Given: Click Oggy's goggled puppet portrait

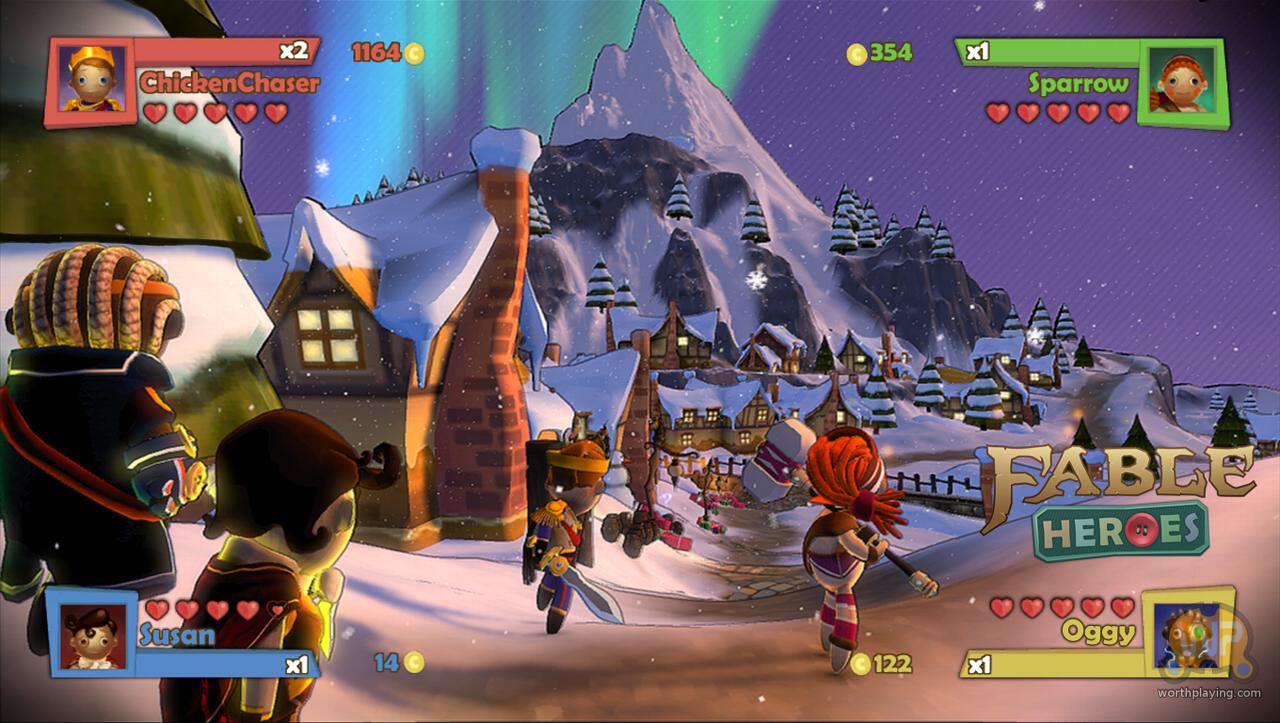Looking at the screenshot, I should click(x=1186, y=635).
